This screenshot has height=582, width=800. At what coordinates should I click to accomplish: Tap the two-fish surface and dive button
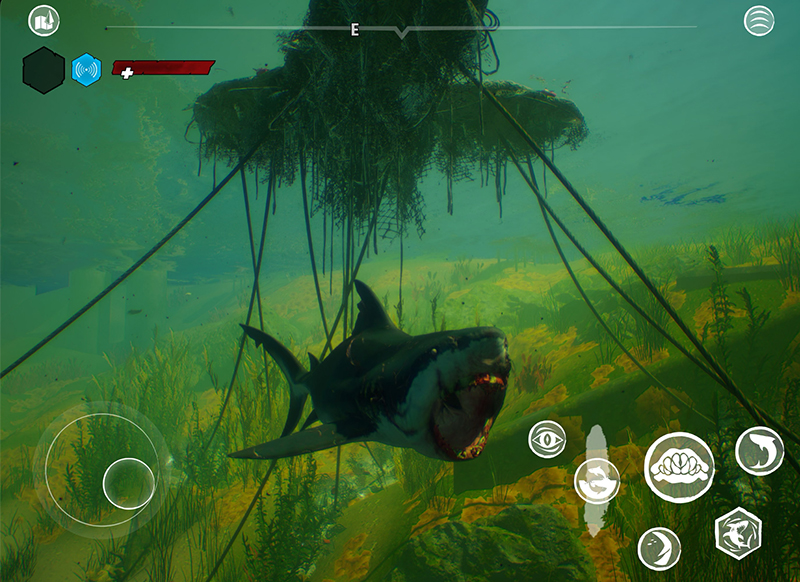pos(596,481)
